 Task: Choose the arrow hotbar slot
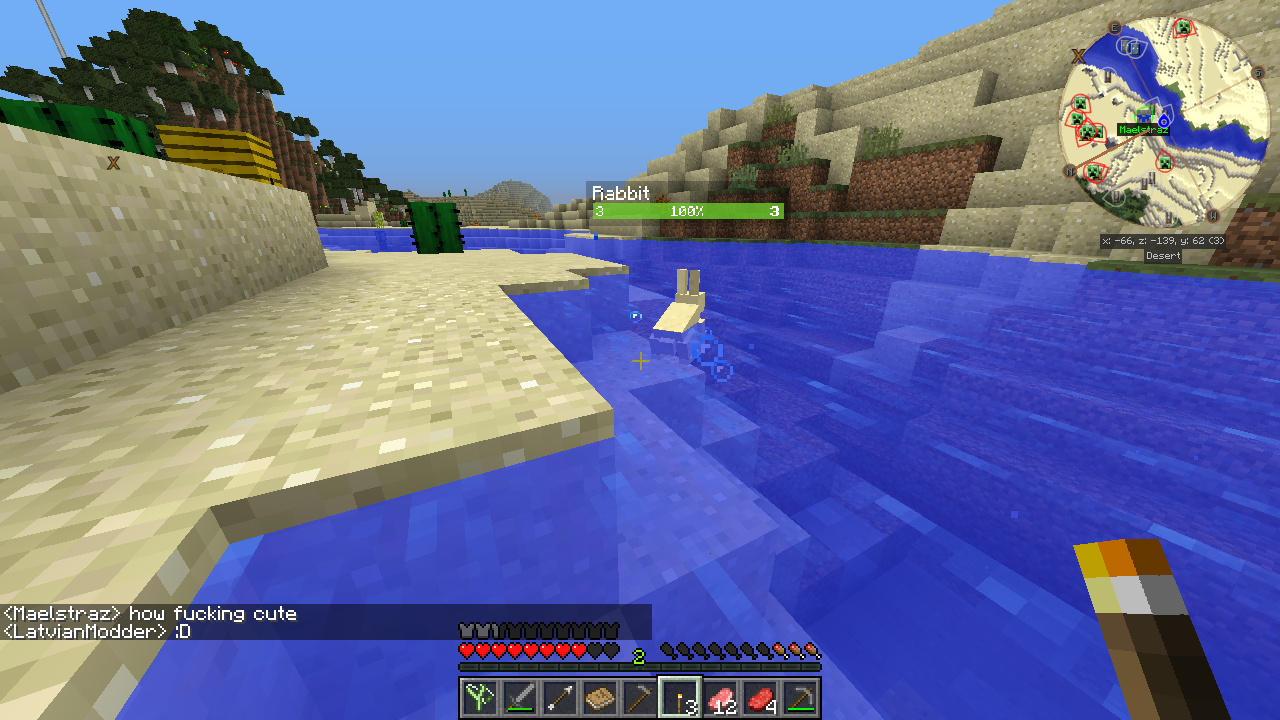pos(559,697)
